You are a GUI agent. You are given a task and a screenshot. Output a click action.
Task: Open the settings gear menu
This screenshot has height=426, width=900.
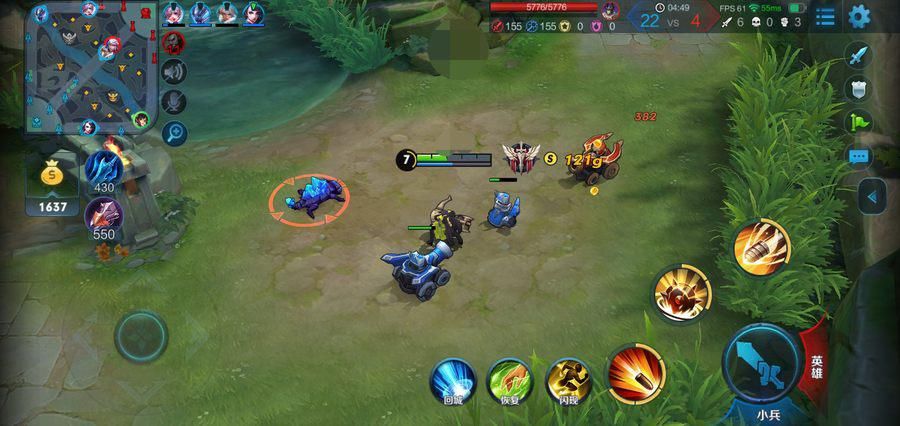pyautogui.click(x=859, y=16)
